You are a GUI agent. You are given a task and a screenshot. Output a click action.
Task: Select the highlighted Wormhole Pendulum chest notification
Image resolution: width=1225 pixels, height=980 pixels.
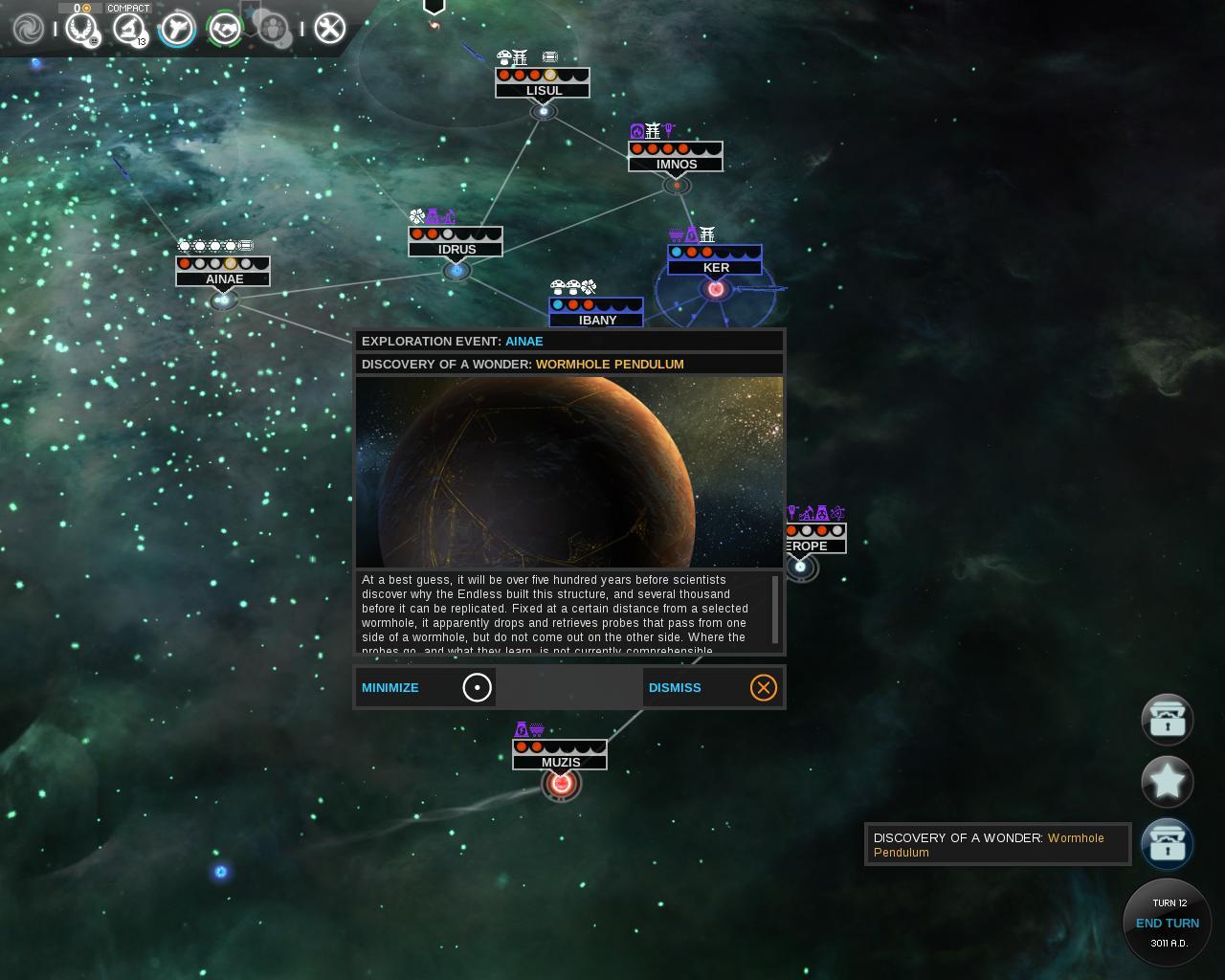pos(1167,844)
